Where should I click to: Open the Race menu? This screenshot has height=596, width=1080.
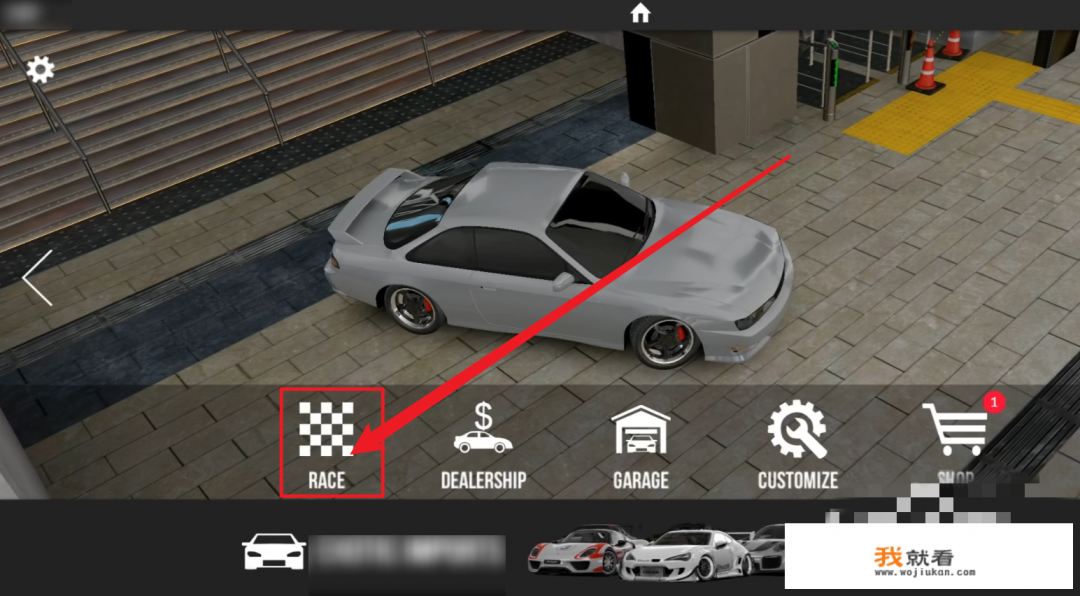tap(331, 443)
